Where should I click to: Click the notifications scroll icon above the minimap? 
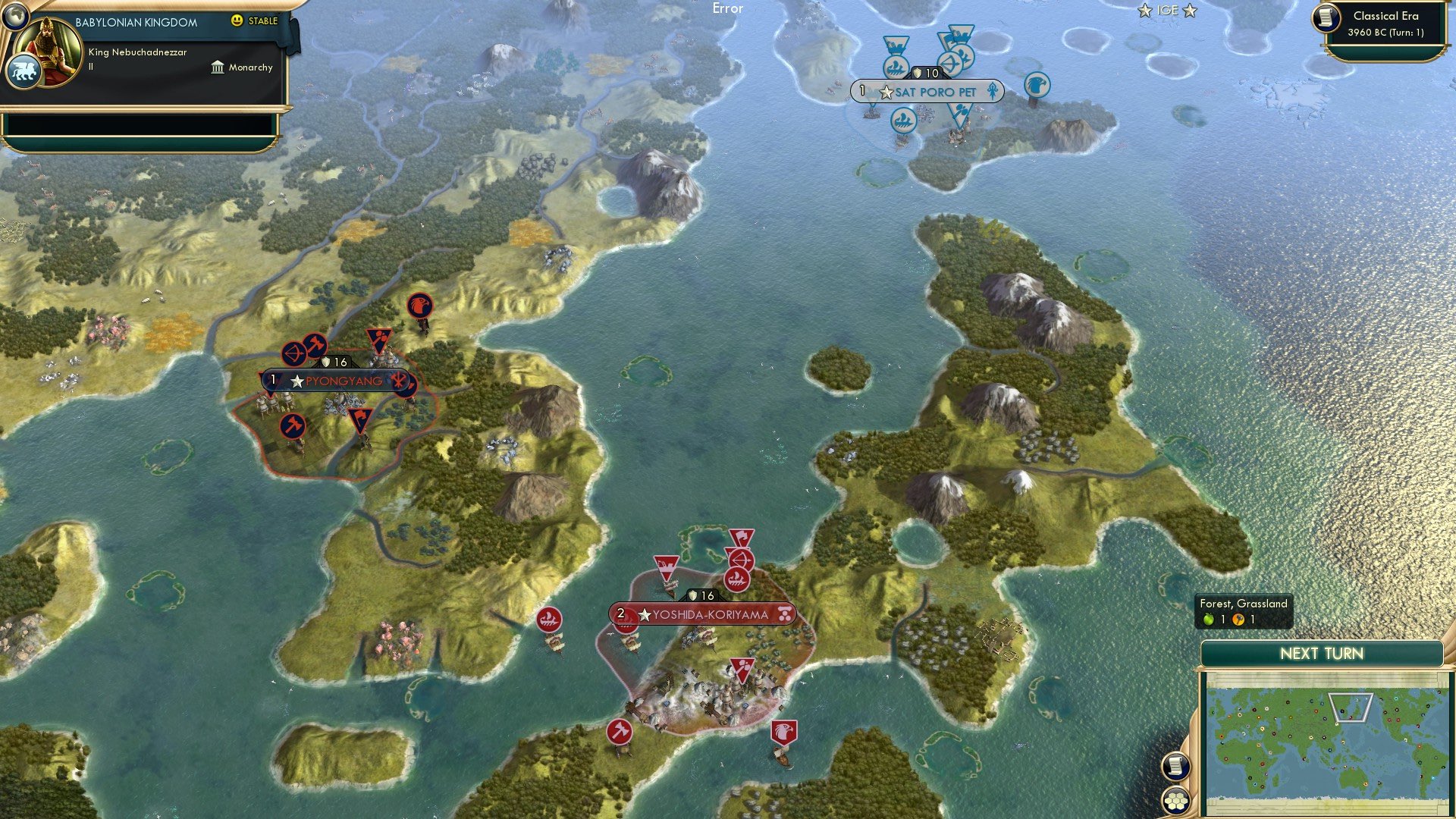(1175, 766)
